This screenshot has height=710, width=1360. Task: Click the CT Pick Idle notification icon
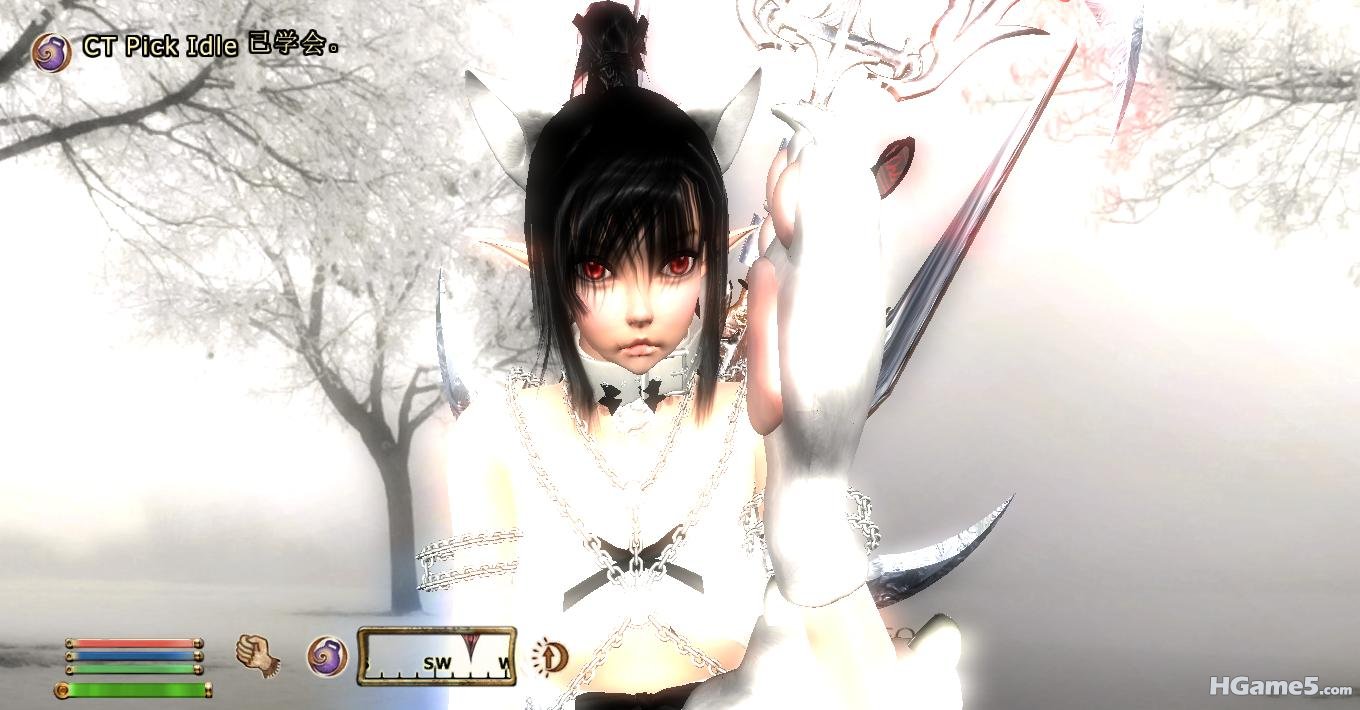(51, 51)
